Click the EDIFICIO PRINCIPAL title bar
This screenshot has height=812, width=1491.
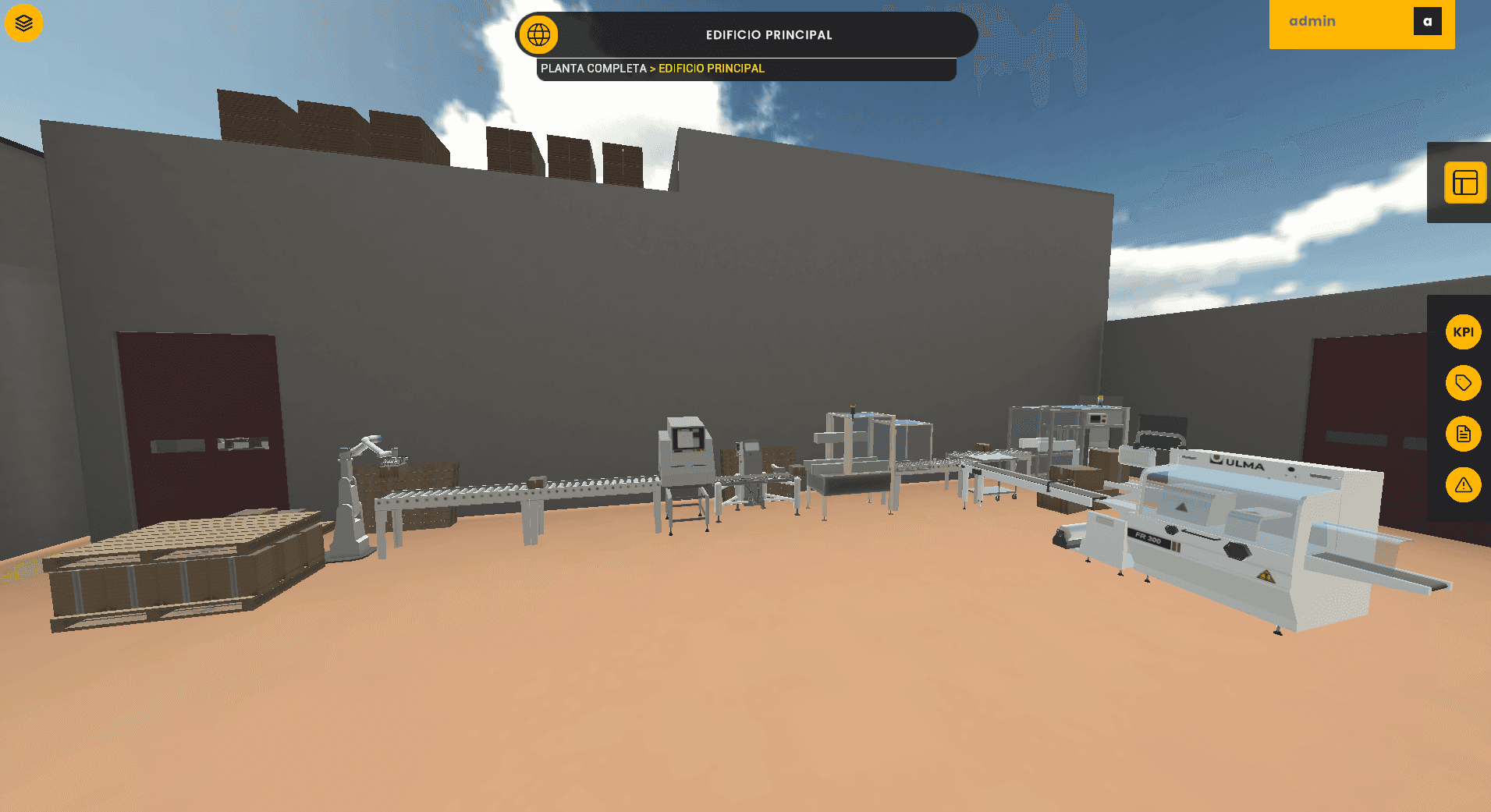click(769, 34)
